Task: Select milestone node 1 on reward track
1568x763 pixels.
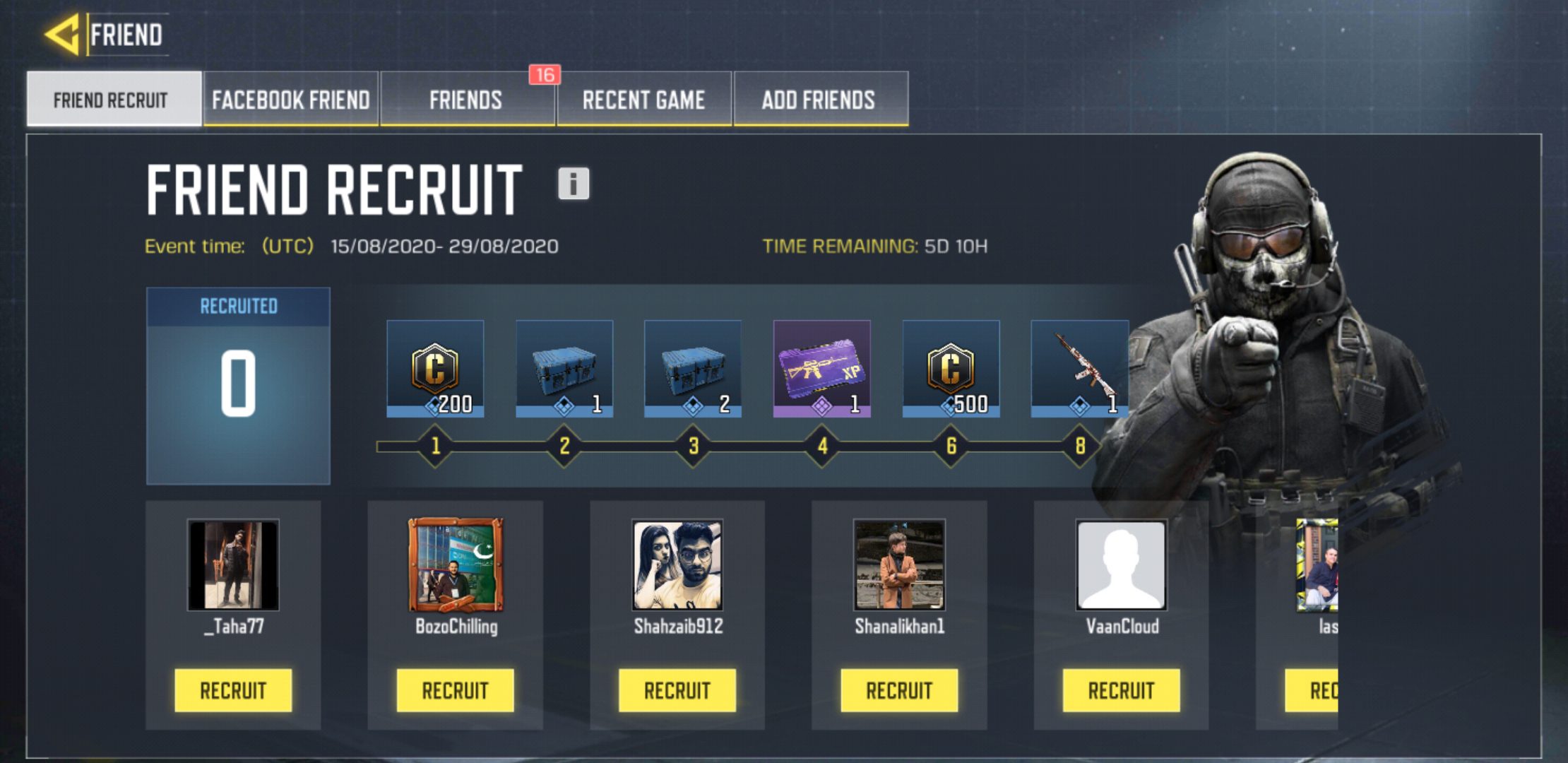Action: [436, 445]
